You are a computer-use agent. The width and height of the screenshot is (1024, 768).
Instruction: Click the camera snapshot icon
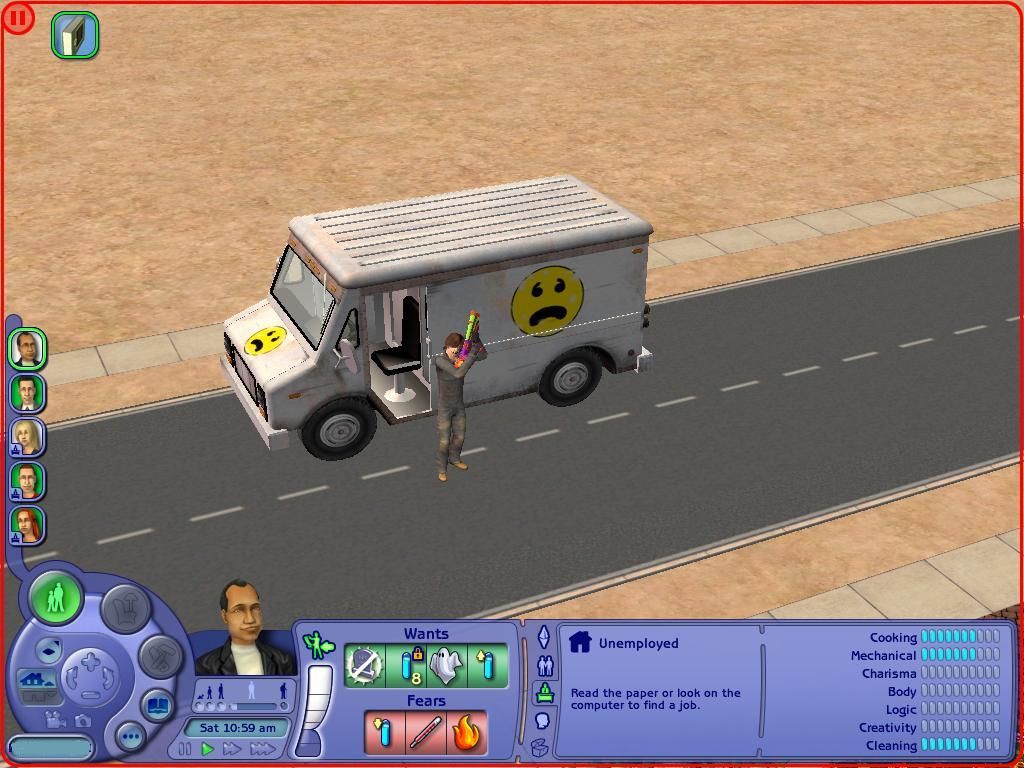[82, 720]
